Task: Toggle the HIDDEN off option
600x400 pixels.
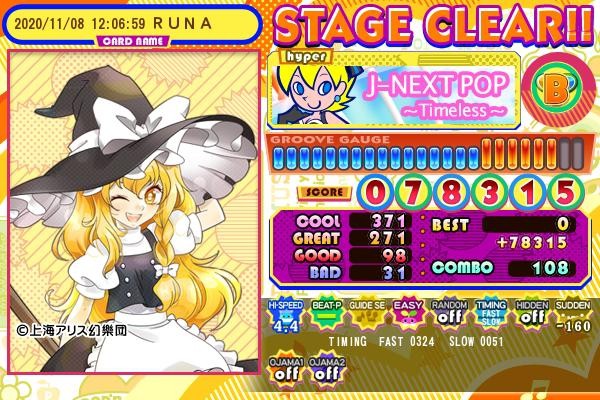Action: coord(531,314)
